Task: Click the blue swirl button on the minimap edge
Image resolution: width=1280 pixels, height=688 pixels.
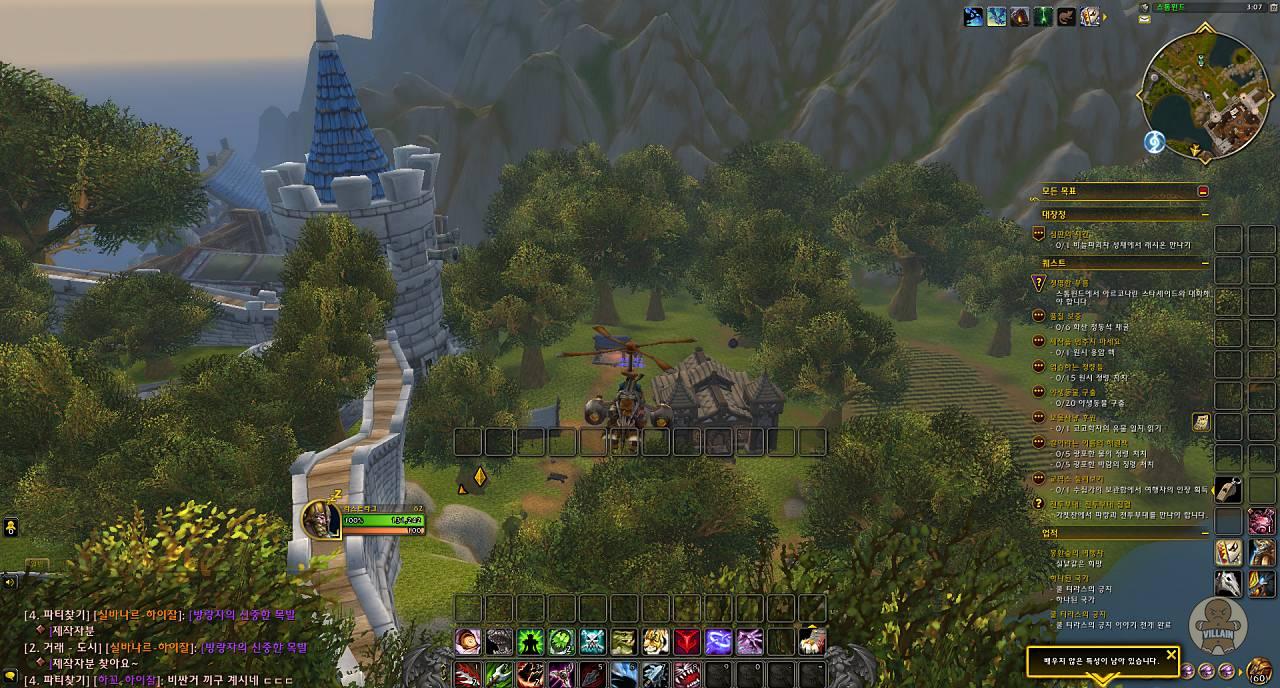Action: point(1154,142)
